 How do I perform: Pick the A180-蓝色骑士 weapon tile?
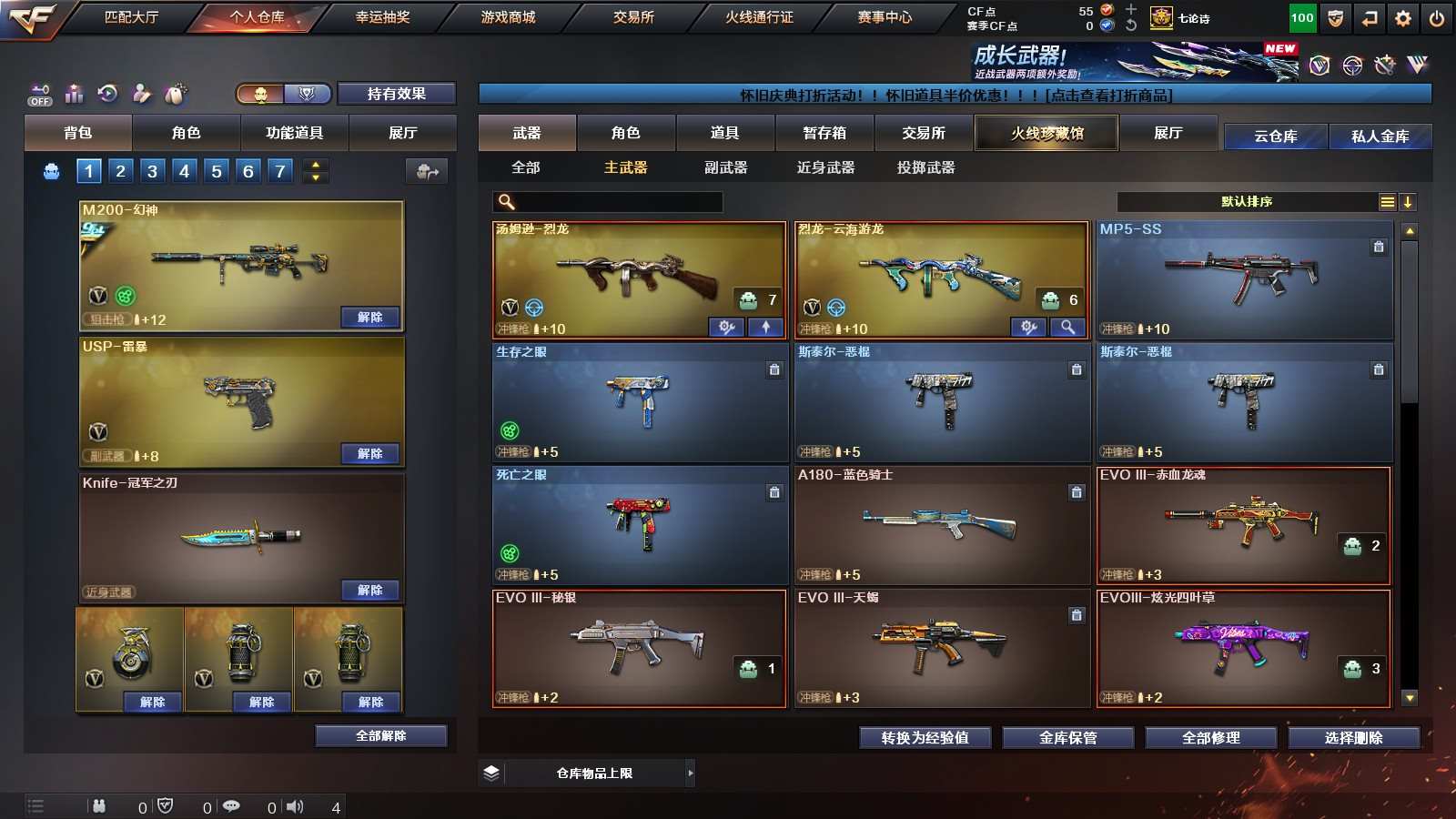click(x=941, y=523)
